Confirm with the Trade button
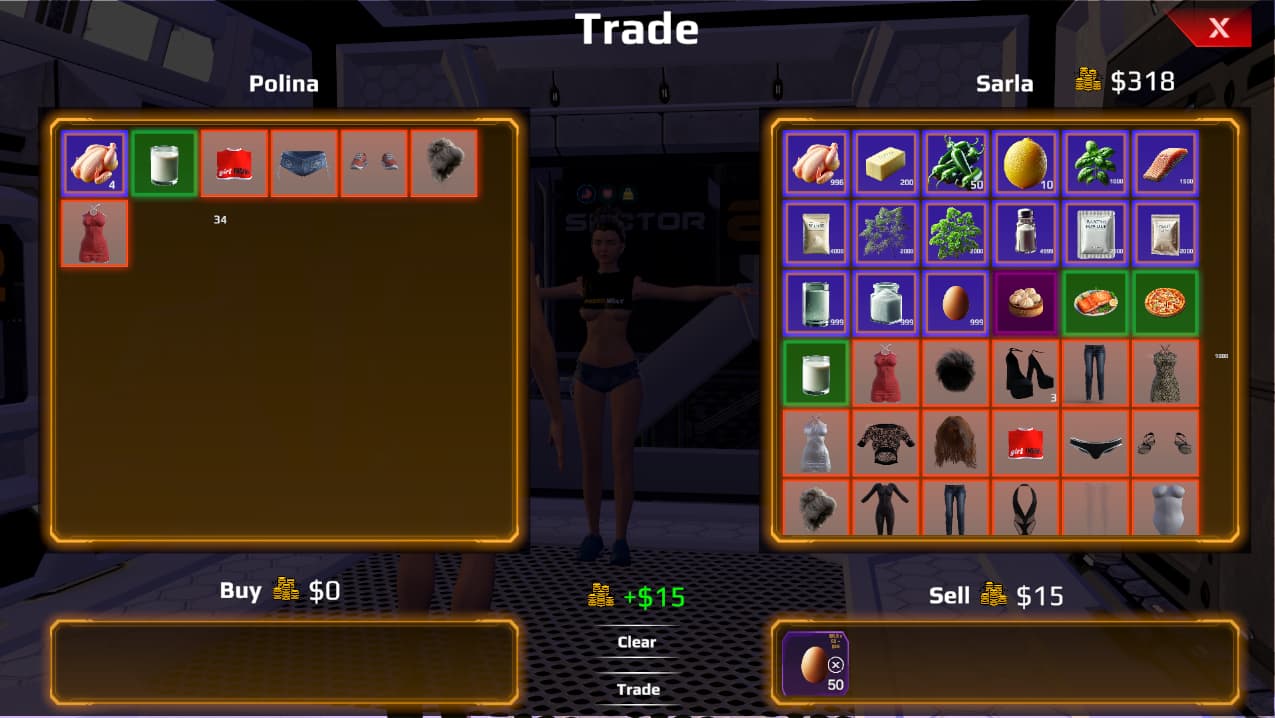Screen dimensions: 1275x718 click(638, 689)
